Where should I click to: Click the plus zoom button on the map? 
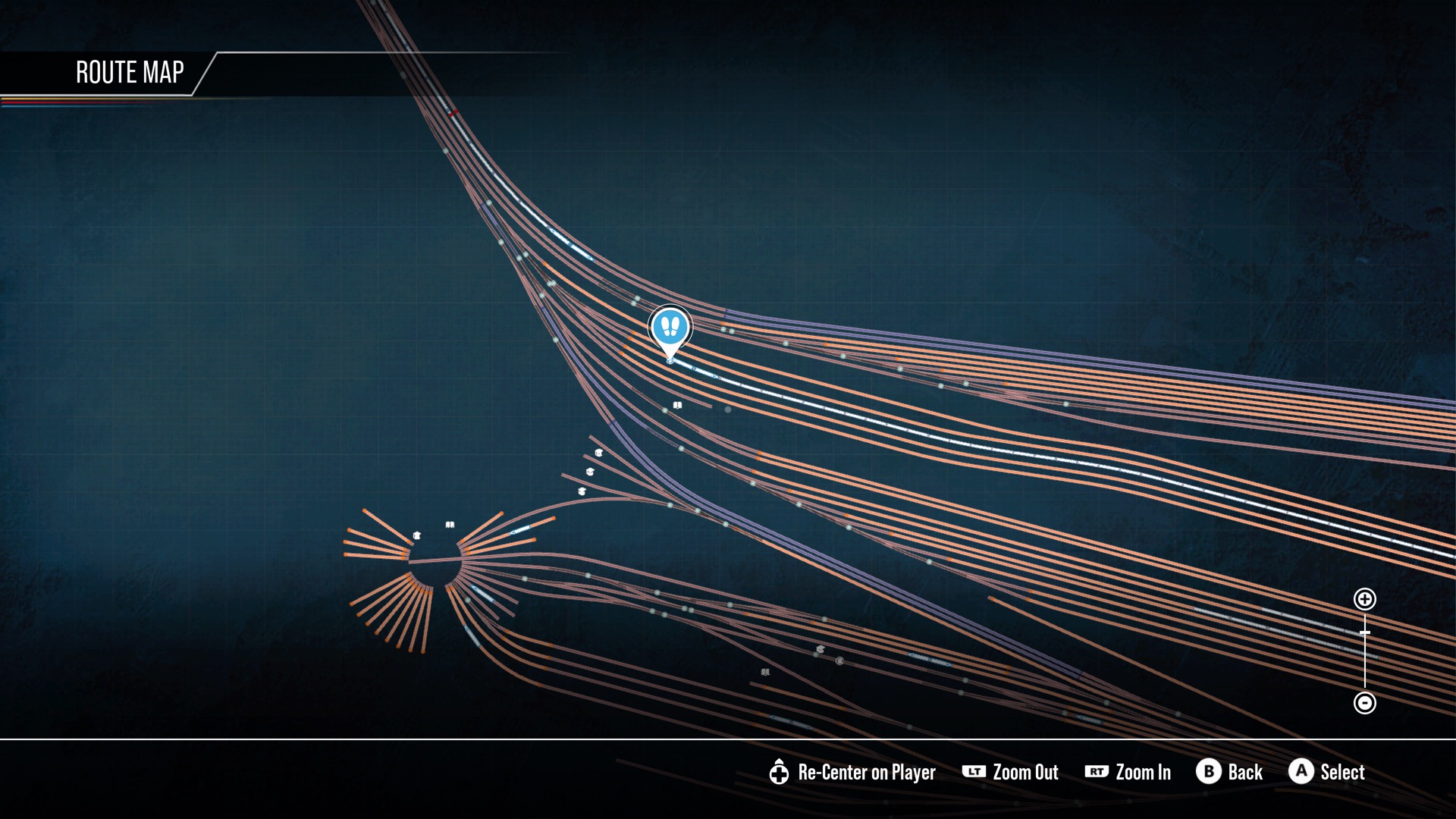point(1364,599)
